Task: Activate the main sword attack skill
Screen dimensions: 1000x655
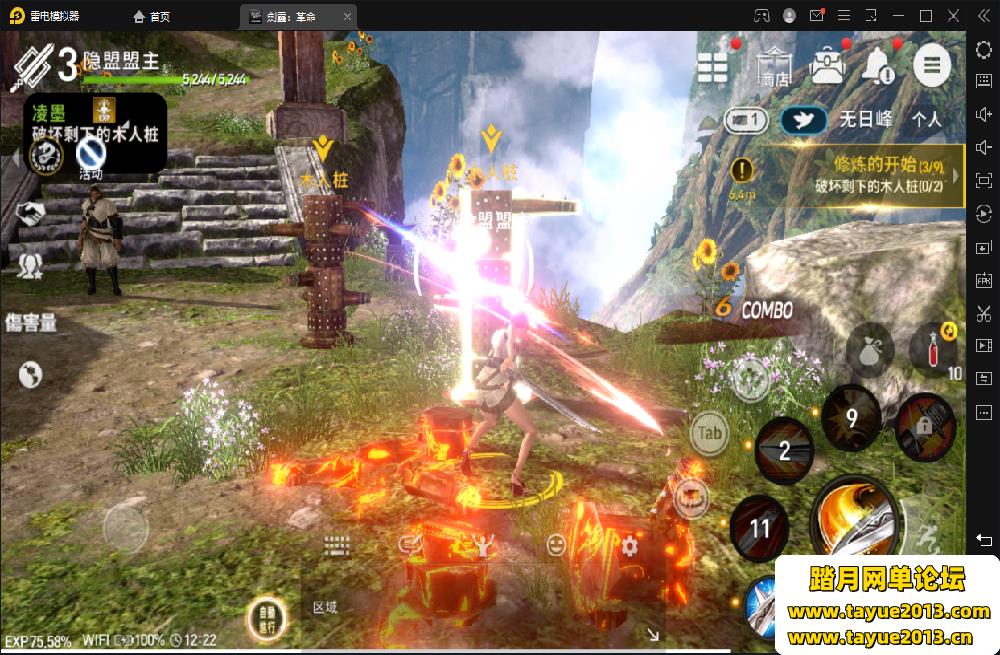Action: pyautogui.click(x=853, y=519)
